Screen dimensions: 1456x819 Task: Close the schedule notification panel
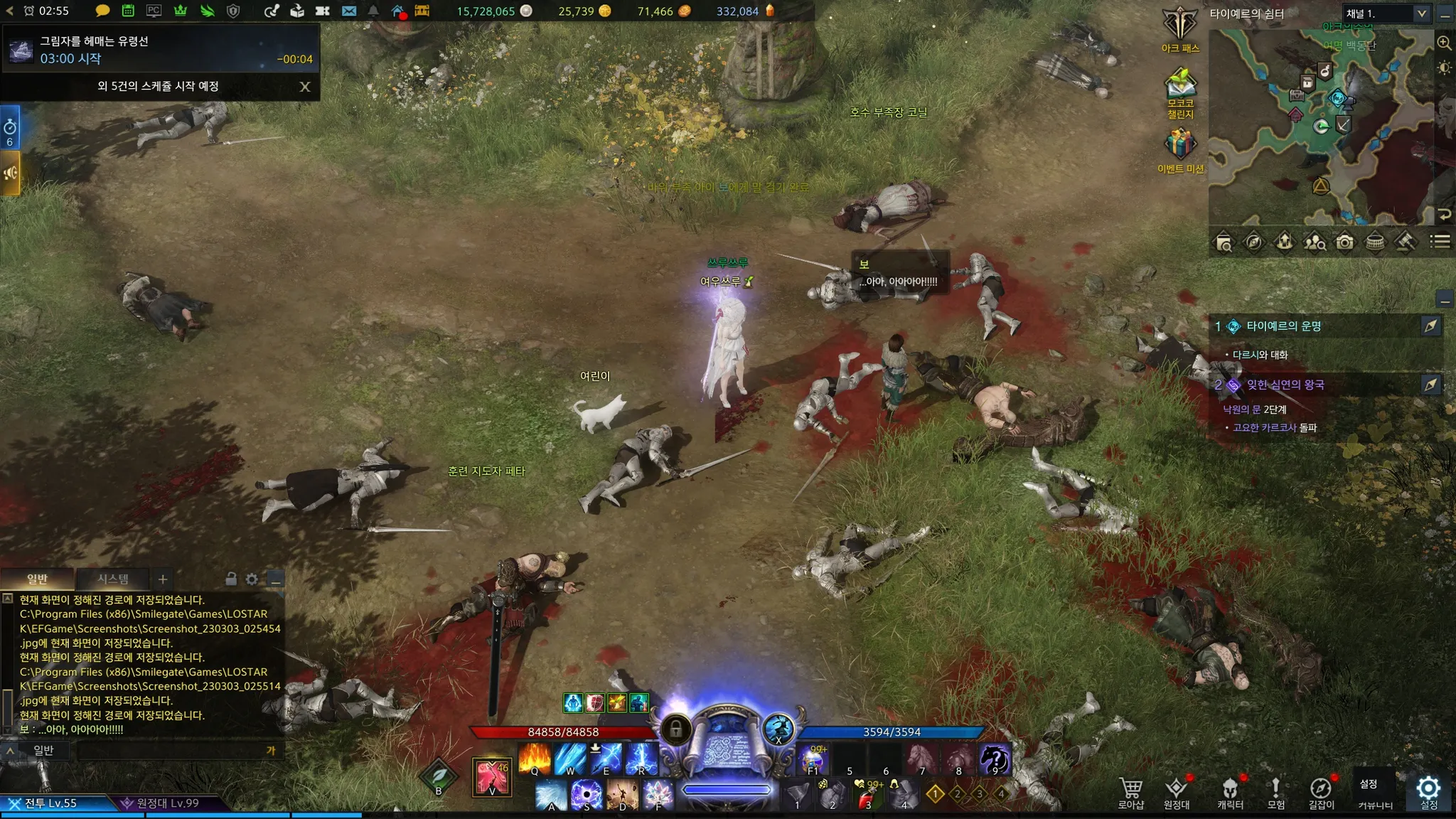tap(305, 87)
